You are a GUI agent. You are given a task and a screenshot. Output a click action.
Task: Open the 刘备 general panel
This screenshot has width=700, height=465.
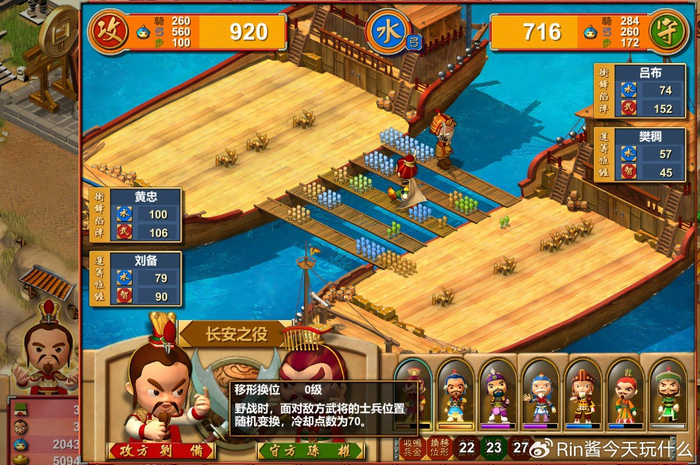pos(137,279)
